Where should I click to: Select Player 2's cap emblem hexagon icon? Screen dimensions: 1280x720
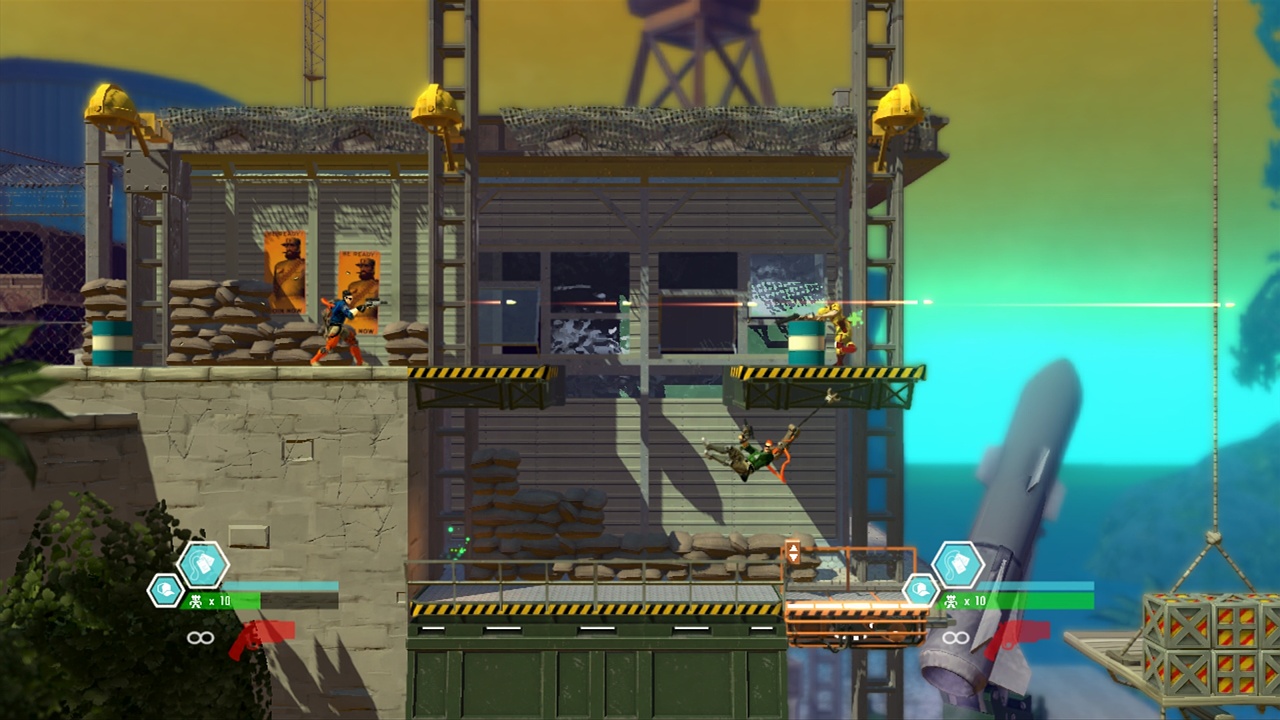(x=919, y=591)
